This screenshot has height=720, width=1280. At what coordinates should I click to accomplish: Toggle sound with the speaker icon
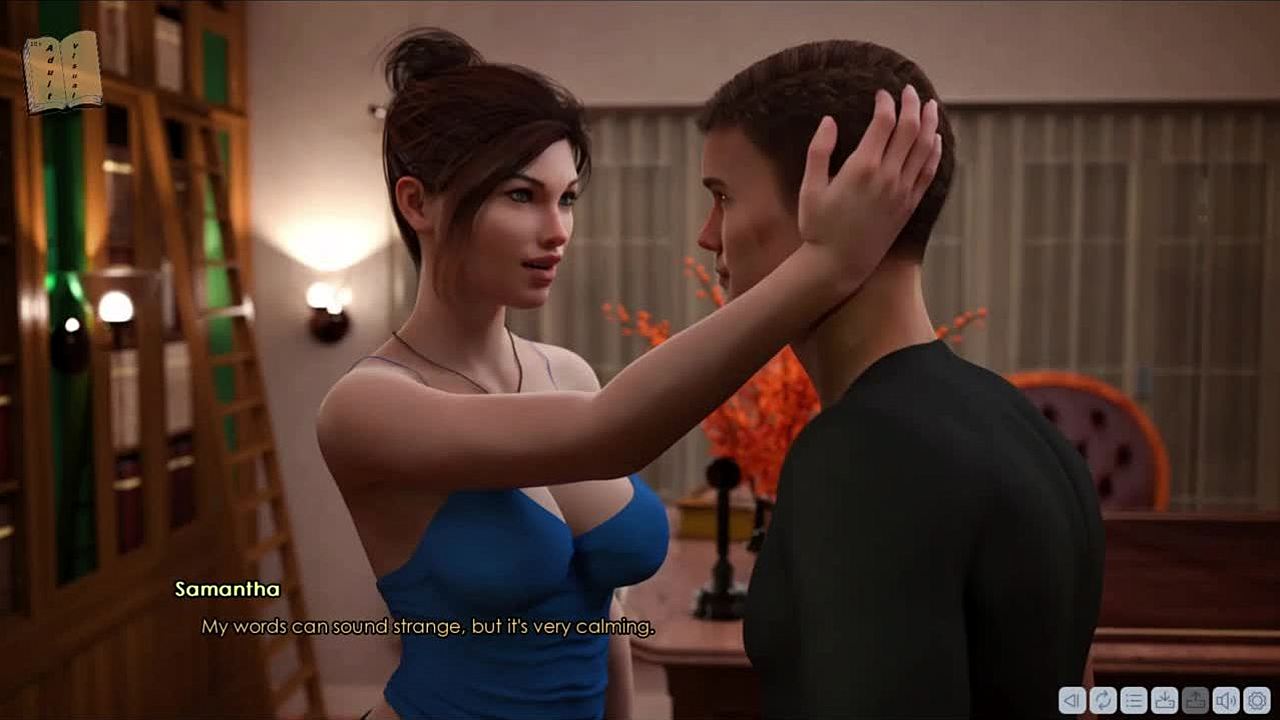[x=1226, y=700]
